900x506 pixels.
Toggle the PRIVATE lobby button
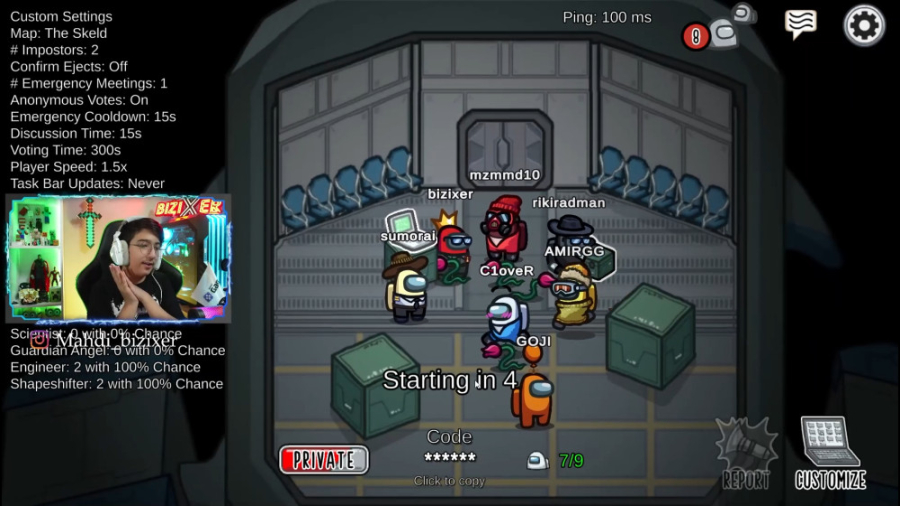point(324,460)
